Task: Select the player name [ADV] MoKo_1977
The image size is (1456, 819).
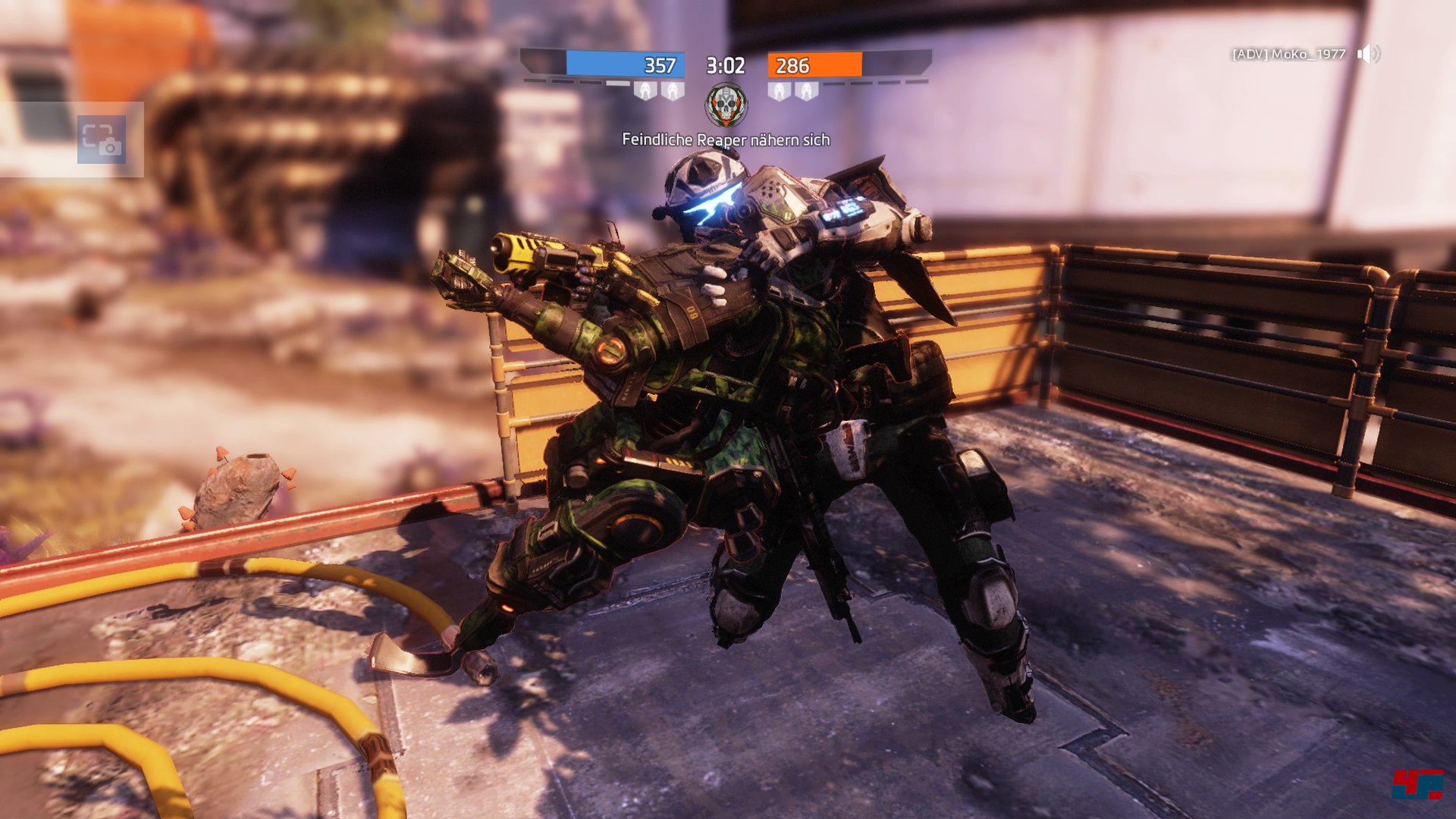Action: 1288,54
